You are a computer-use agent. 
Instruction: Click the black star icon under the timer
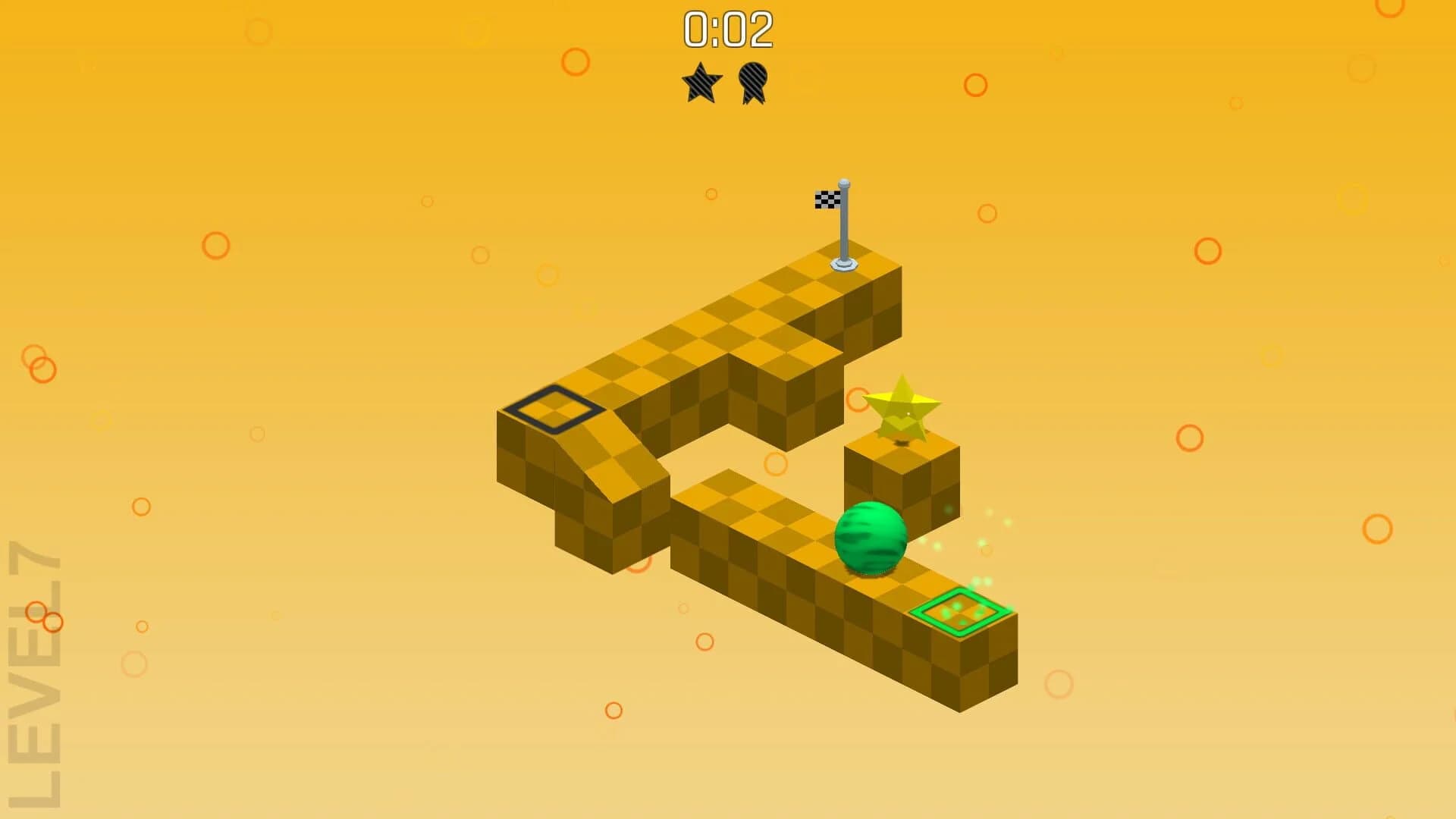tap(701, 80)
